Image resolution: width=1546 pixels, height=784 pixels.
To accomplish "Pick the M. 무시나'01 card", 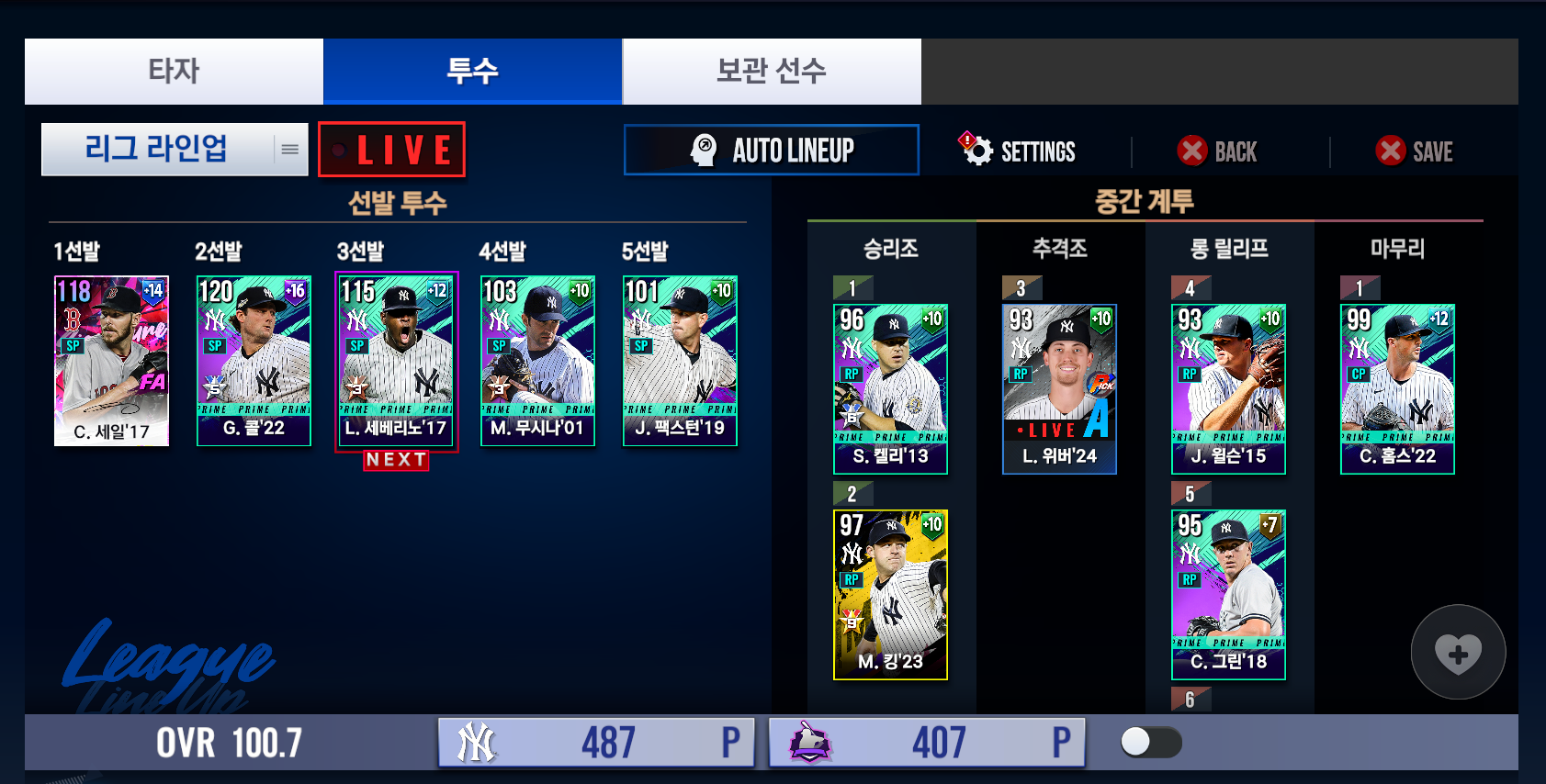I will [537, 361].
